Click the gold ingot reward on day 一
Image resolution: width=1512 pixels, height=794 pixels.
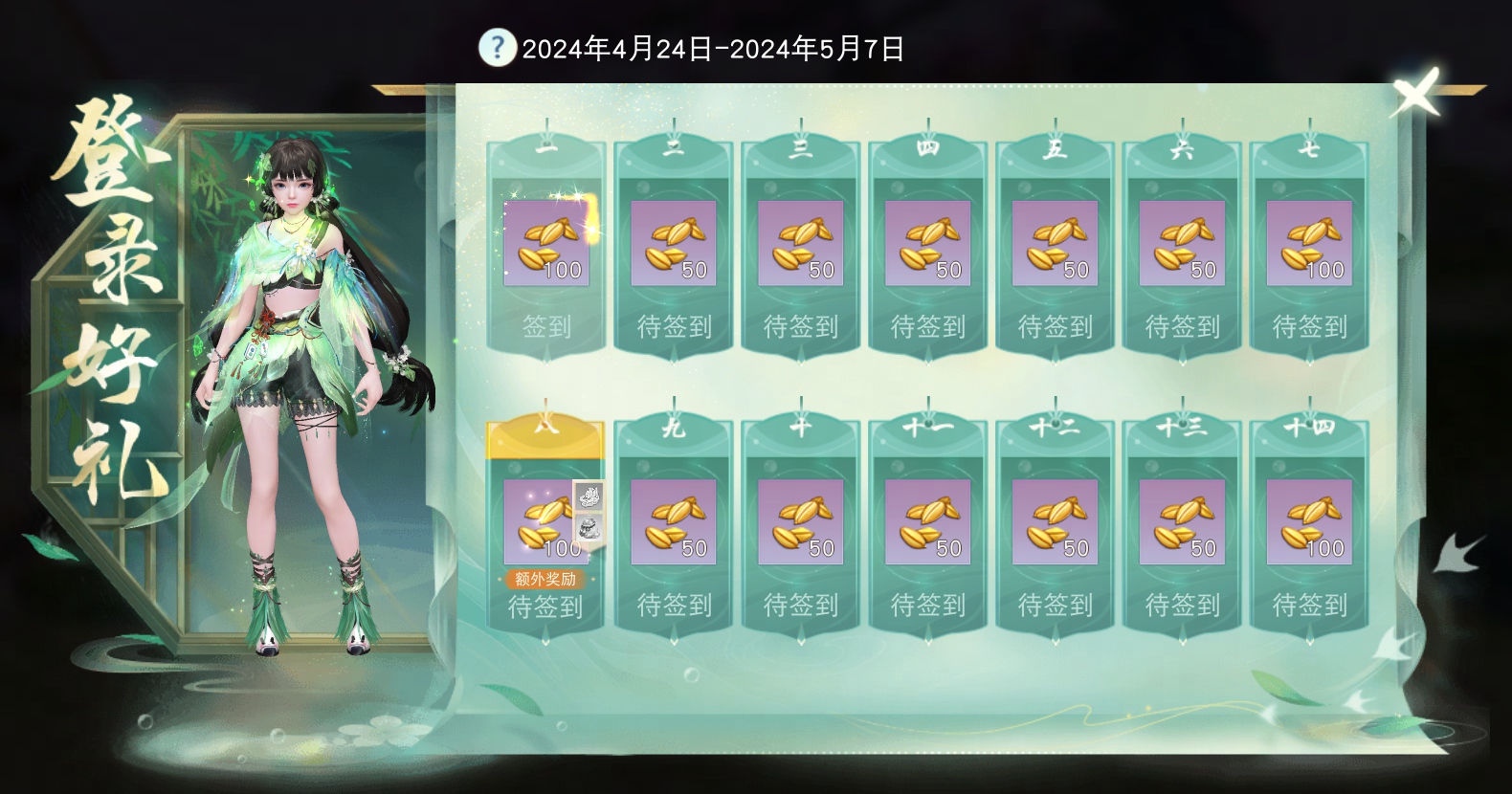(x=545, y=242)
